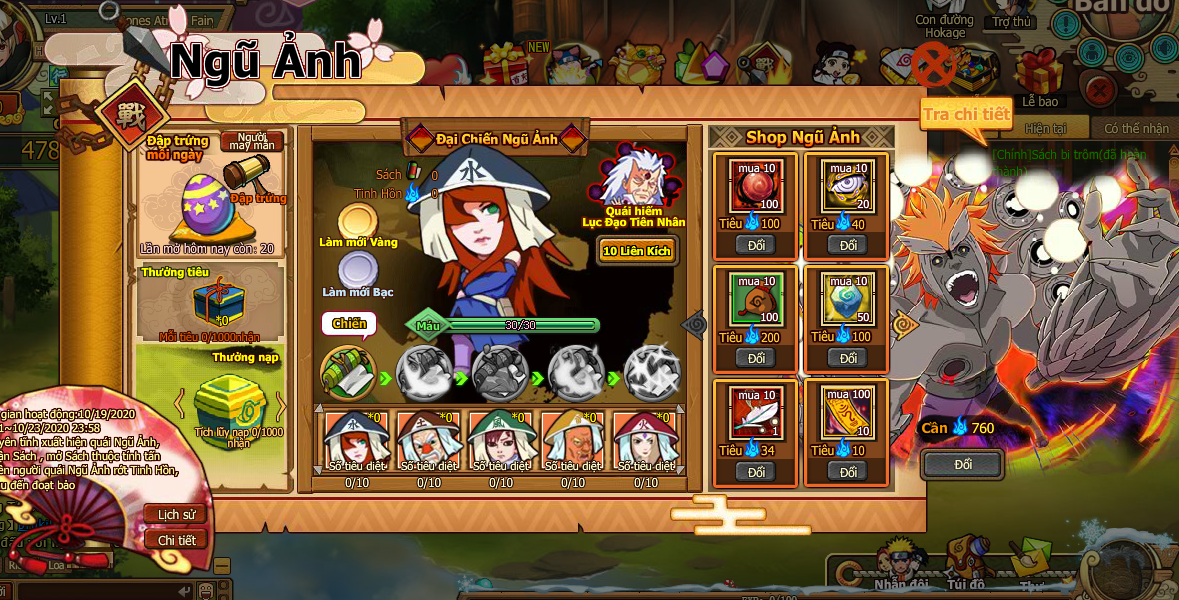
Task: Exchange the feather item costing 34
Action: coord(755,471)
